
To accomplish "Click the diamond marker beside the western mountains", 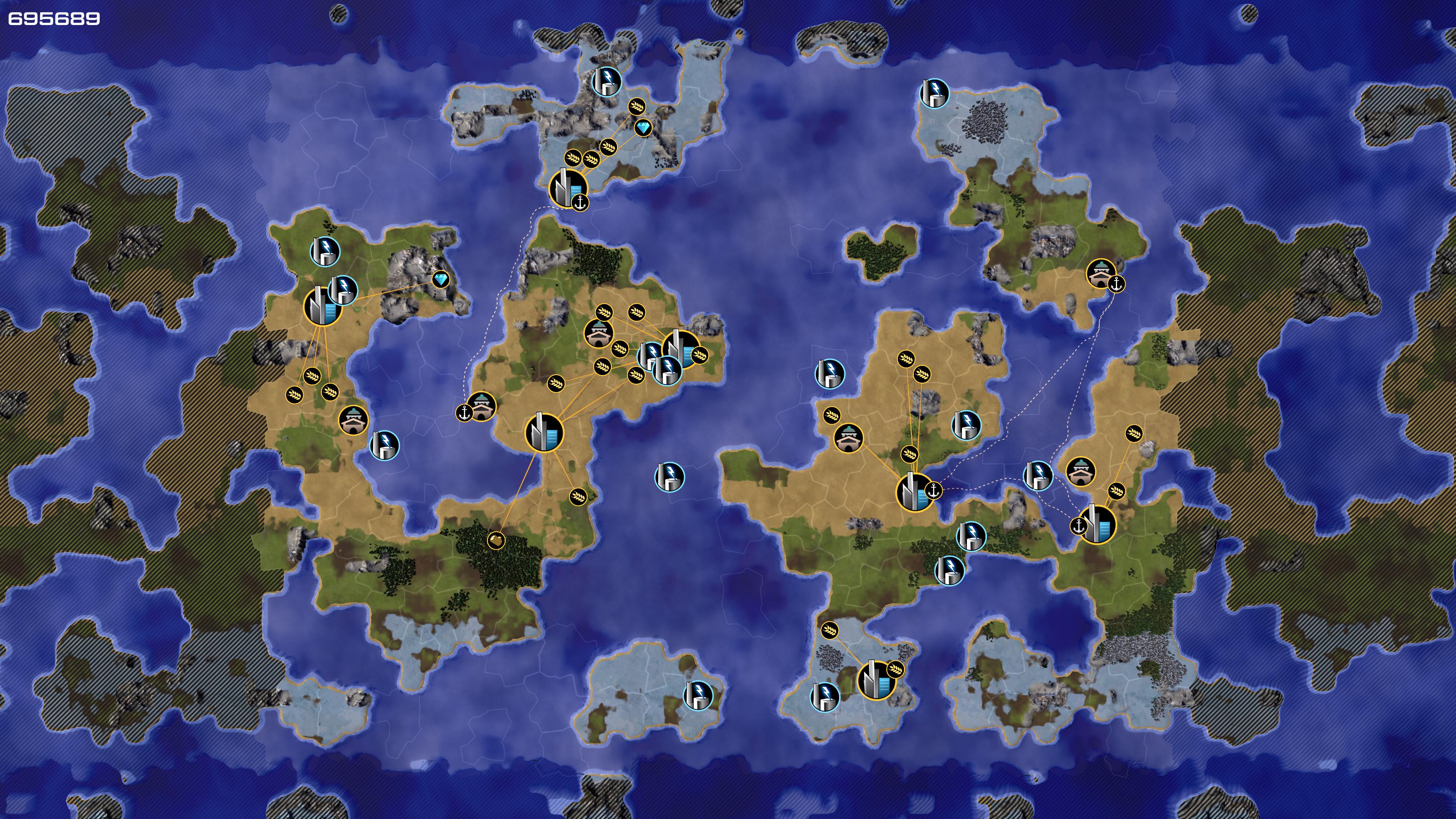I will coord(440,279).
